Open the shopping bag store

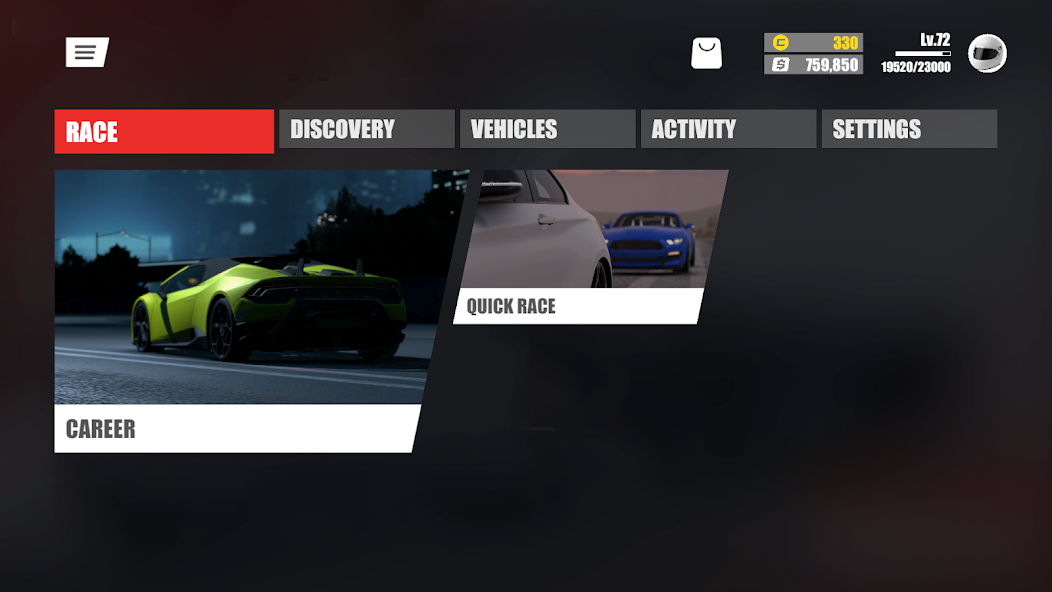[x=706, y=54]
